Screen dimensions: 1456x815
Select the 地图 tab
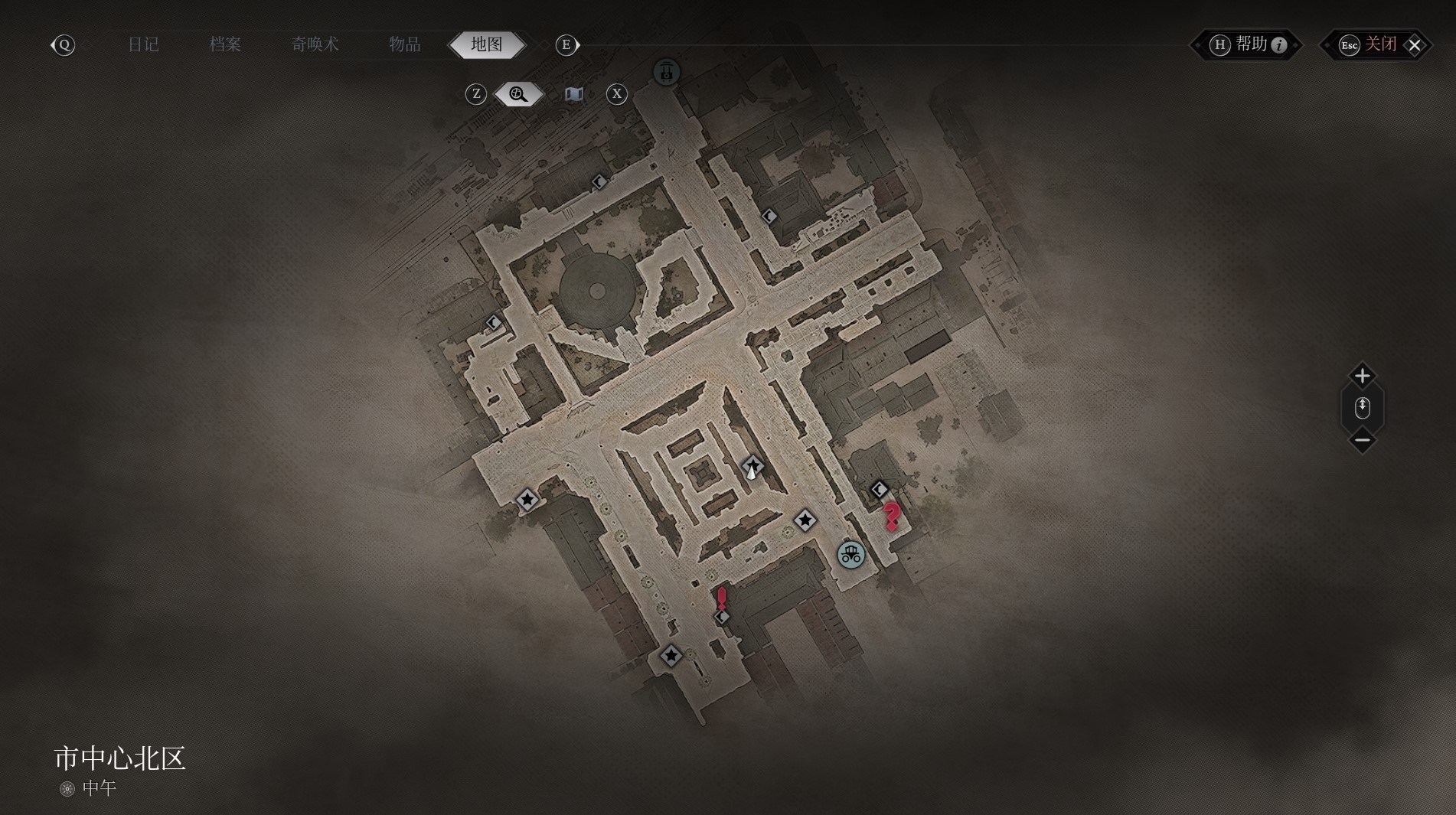click(487, 44)
